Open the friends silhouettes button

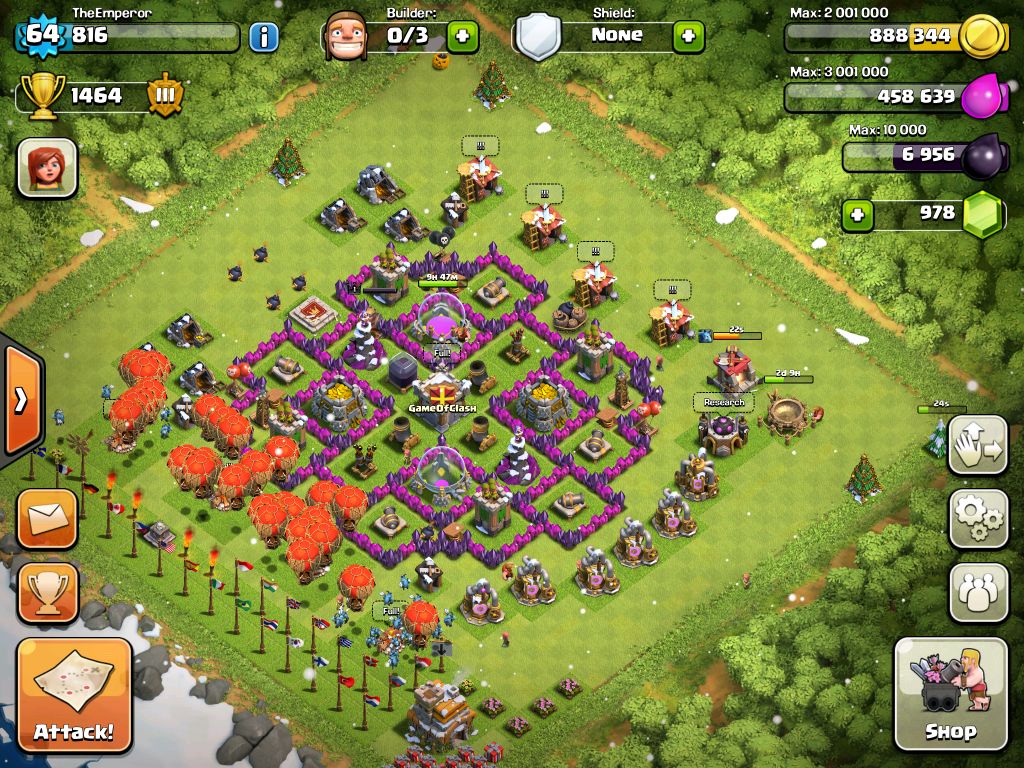point(978,592)
